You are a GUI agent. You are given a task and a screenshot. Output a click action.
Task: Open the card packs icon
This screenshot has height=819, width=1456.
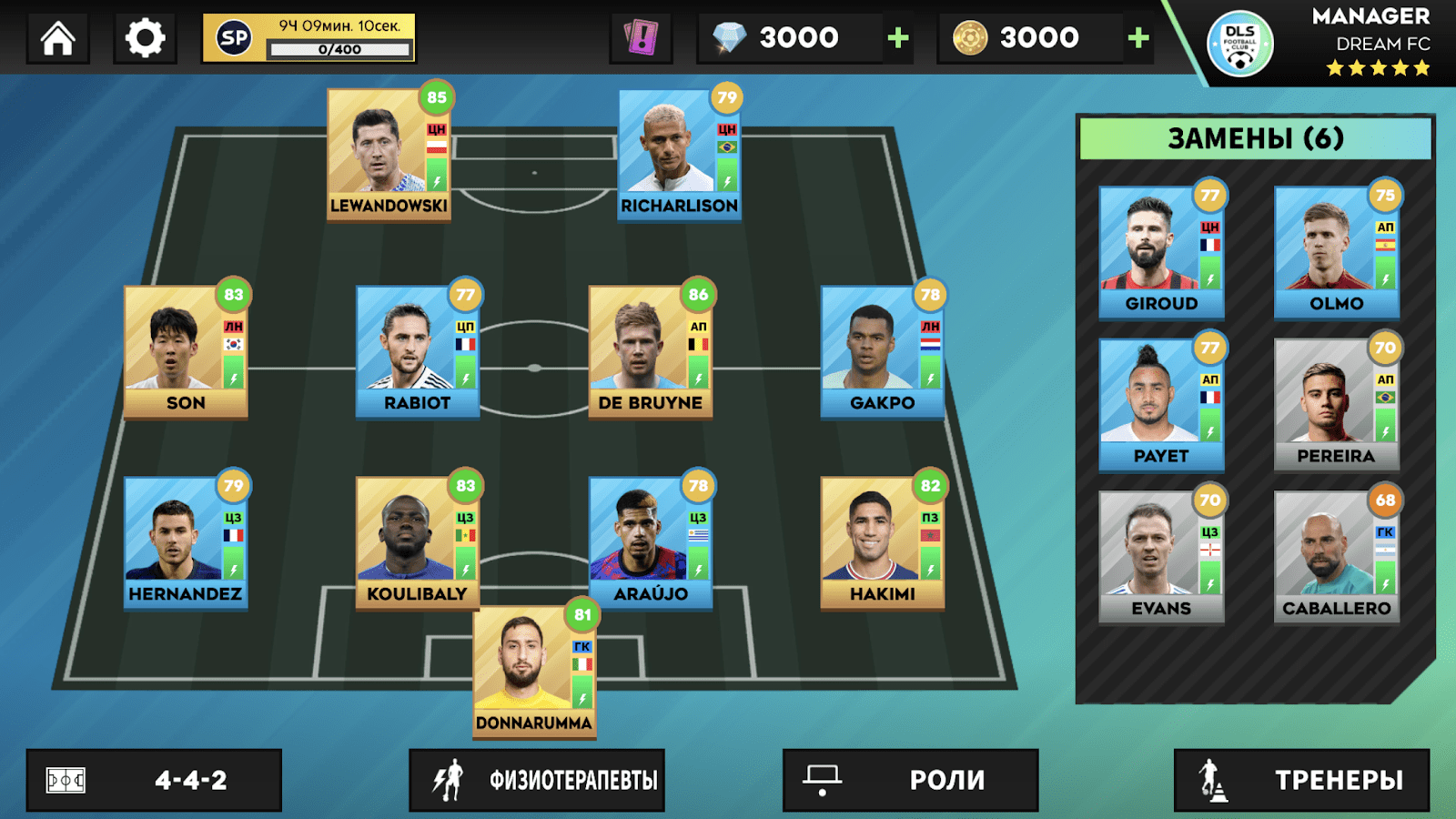tap(642, 36)
